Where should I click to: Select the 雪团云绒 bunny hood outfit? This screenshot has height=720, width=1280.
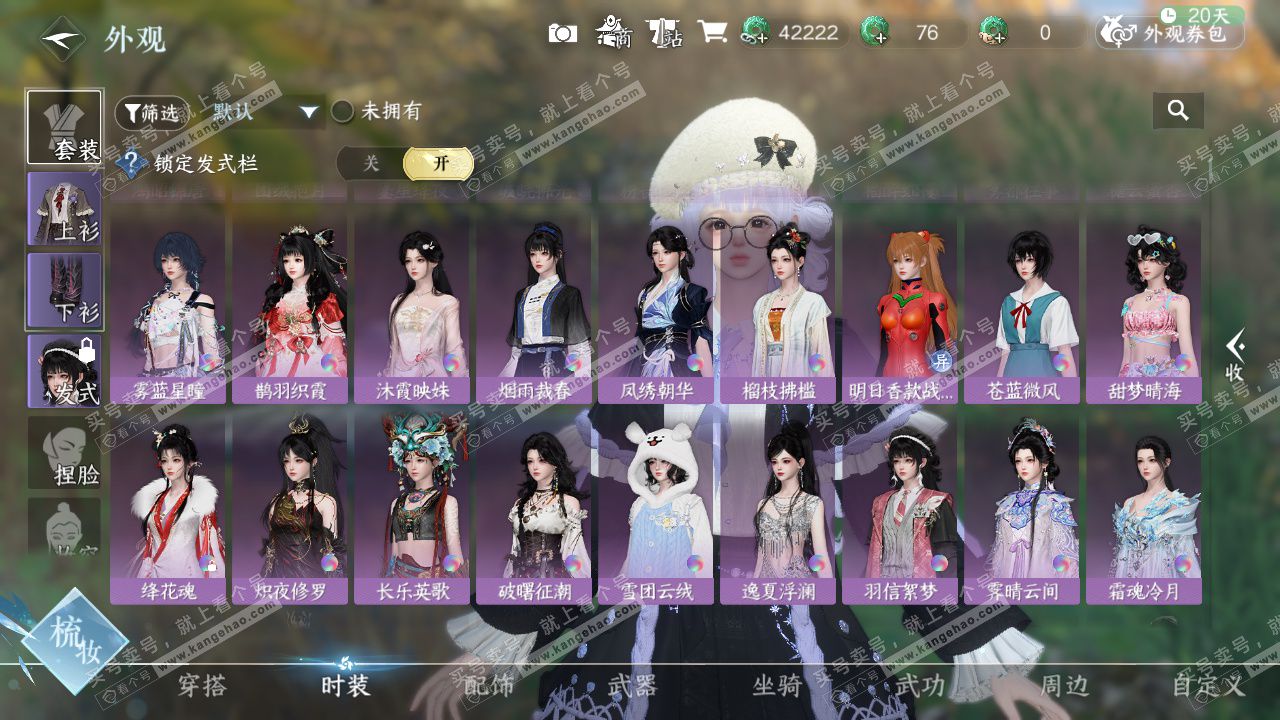click(656, 510)
